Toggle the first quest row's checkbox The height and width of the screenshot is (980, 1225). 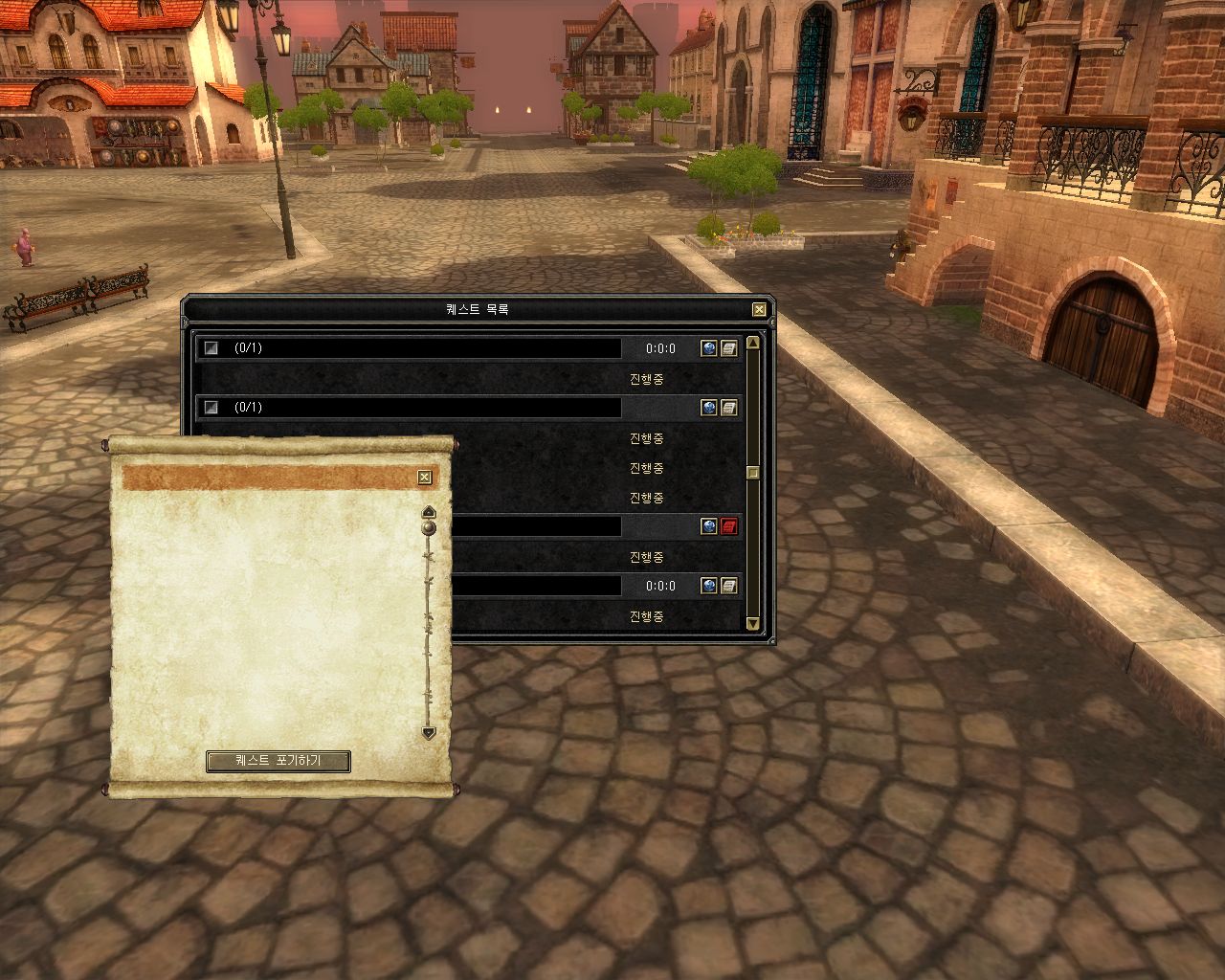pyautogui.click(x=212, y=348)
